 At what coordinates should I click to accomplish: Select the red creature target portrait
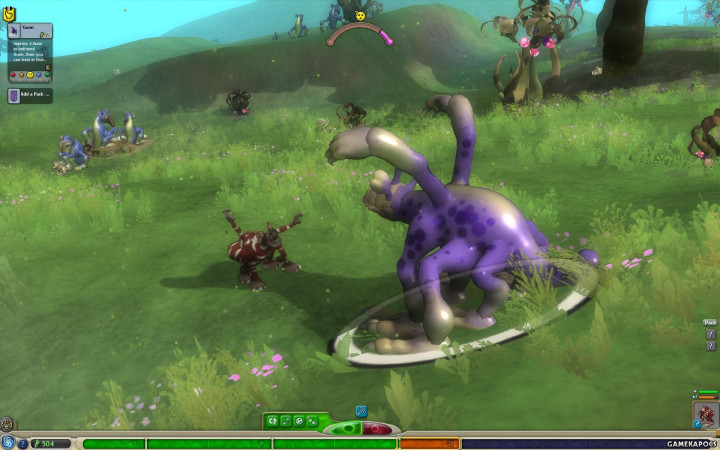705,414
